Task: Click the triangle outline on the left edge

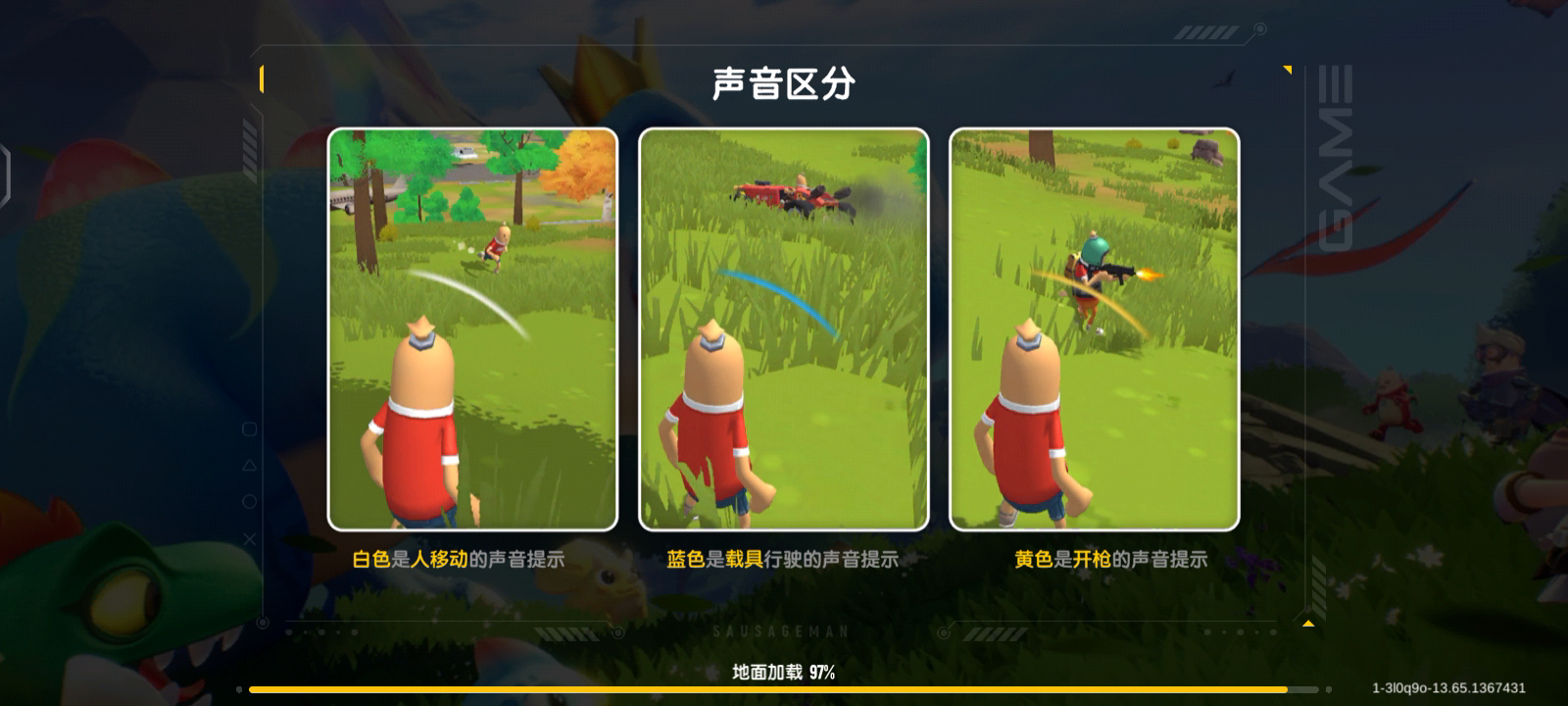Action: (249, 466)
